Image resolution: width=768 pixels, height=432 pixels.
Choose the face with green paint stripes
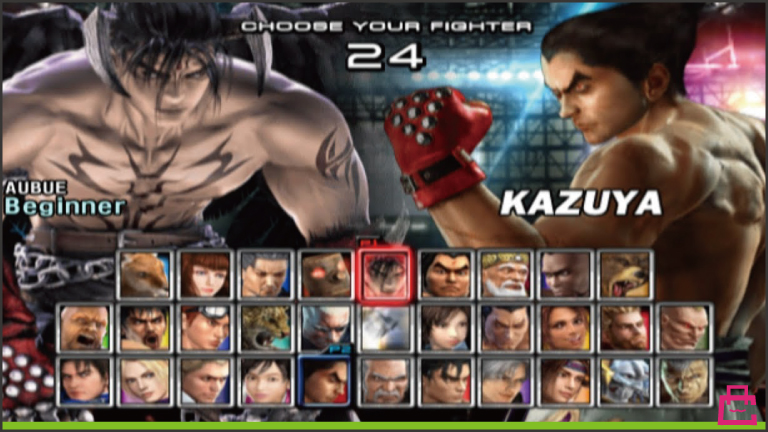coord(686,380)
